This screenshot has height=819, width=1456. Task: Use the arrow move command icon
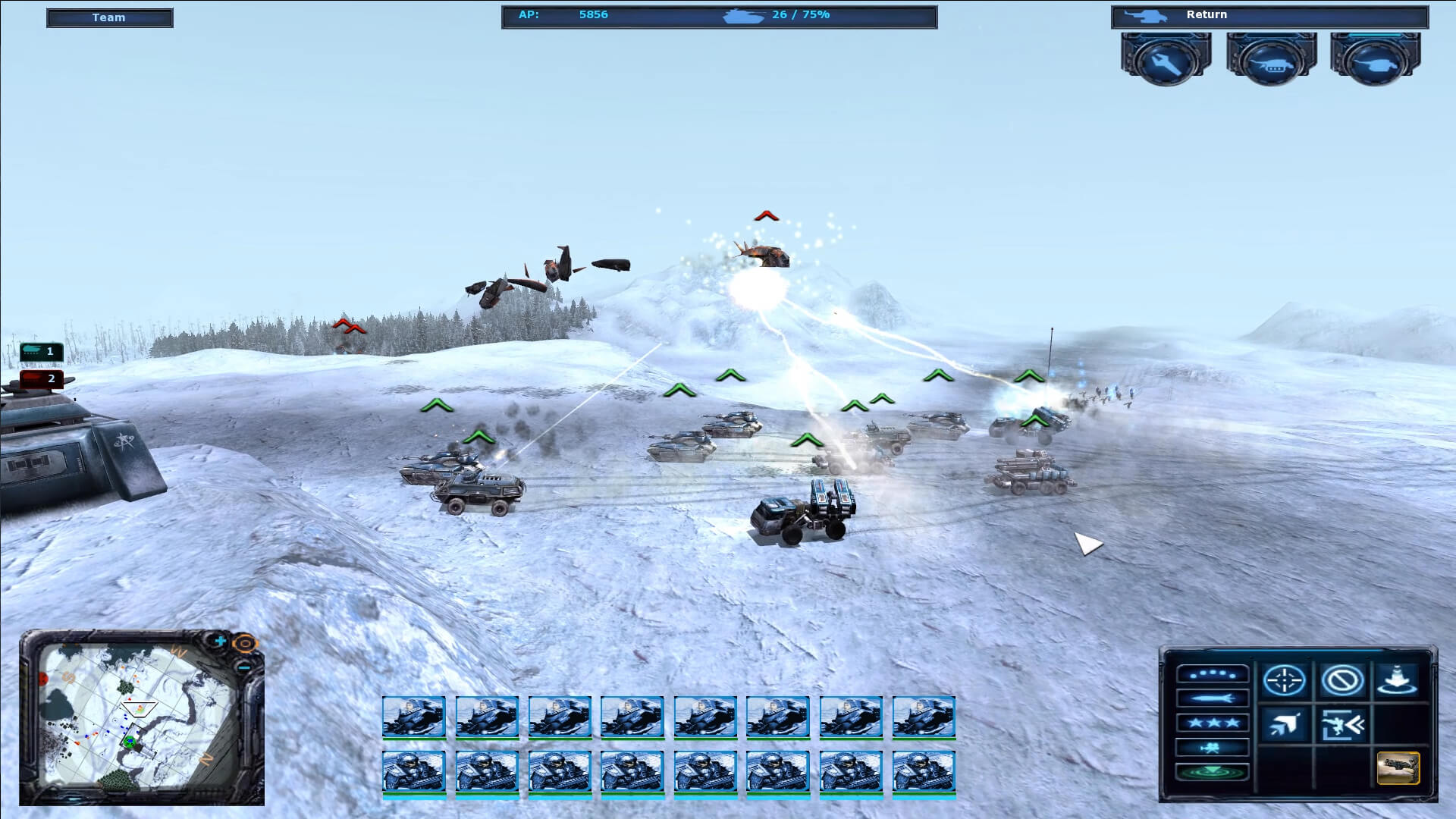1284,725
